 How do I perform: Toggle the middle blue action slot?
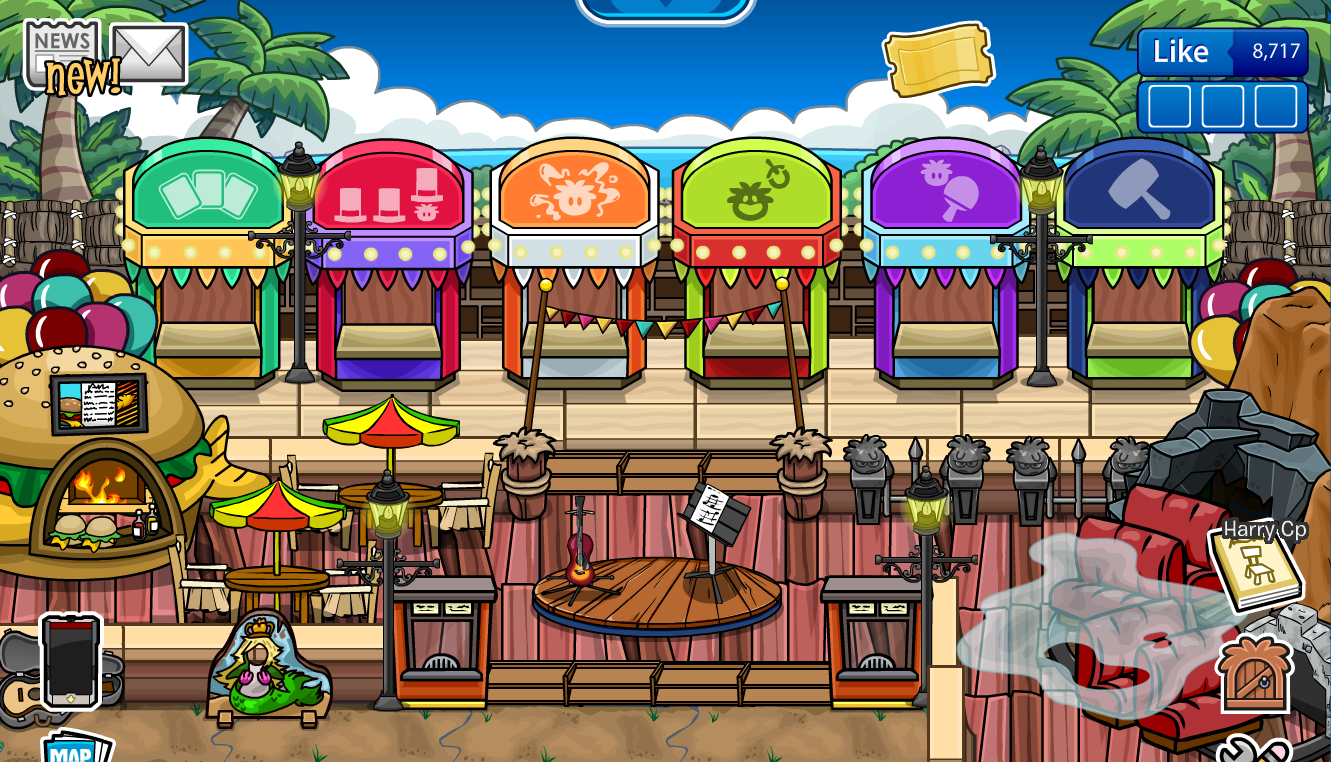[1223, 103]
